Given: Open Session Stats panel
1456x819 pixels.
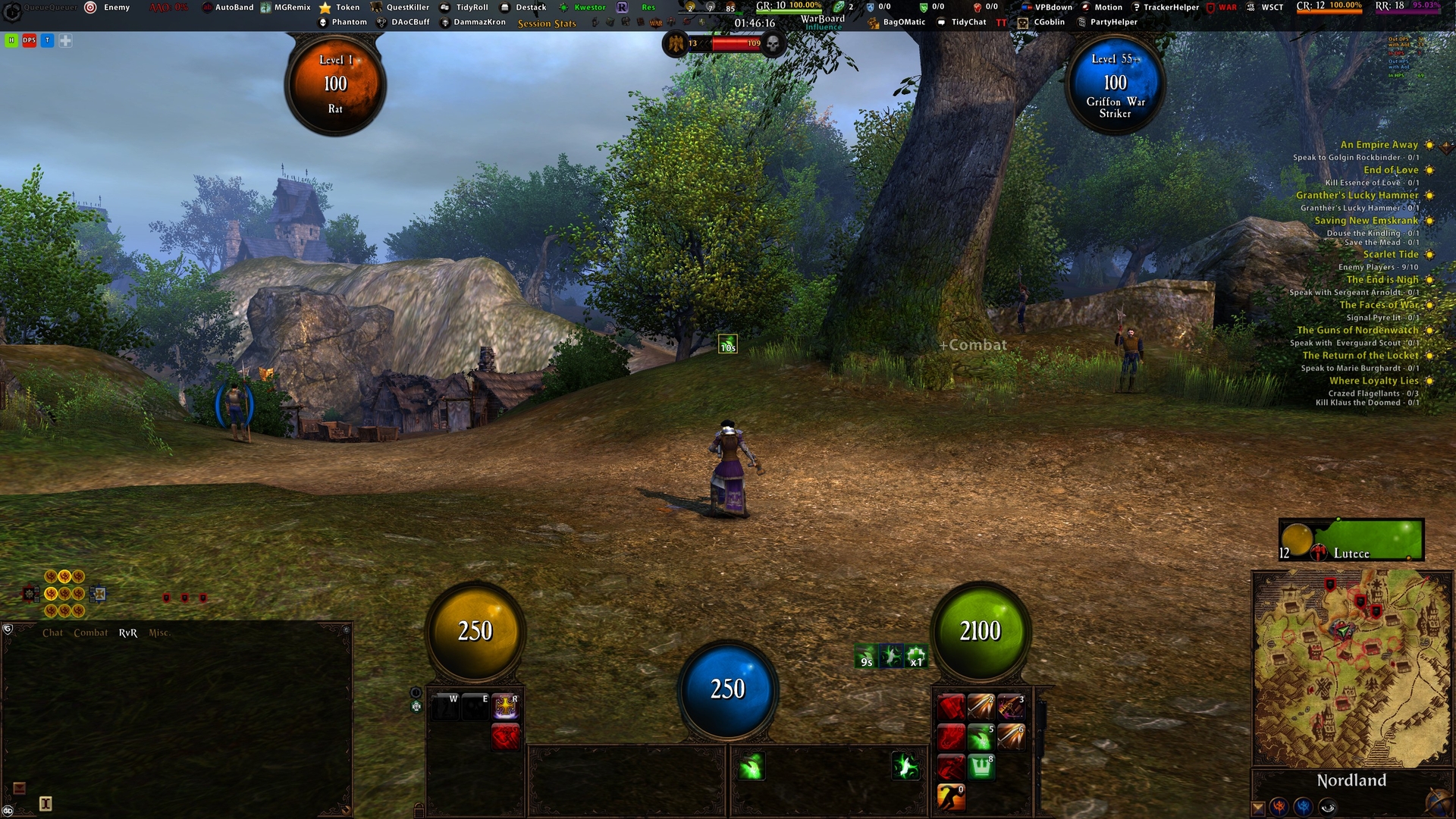Looking at the screenshot, I should (x=547, y=24).
